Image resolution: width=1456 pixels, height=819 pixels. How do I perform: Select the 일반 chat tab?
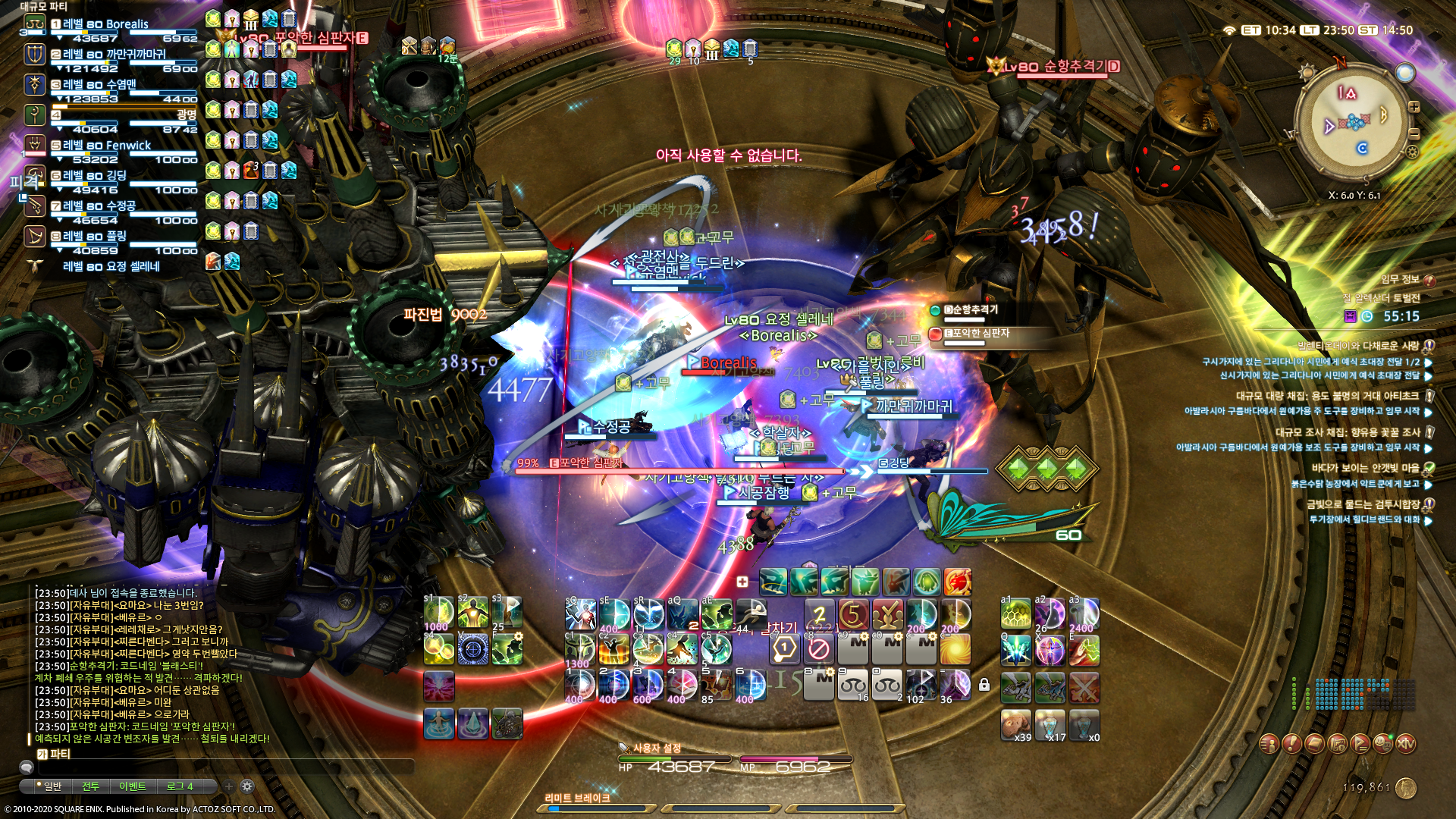(52, 786)
